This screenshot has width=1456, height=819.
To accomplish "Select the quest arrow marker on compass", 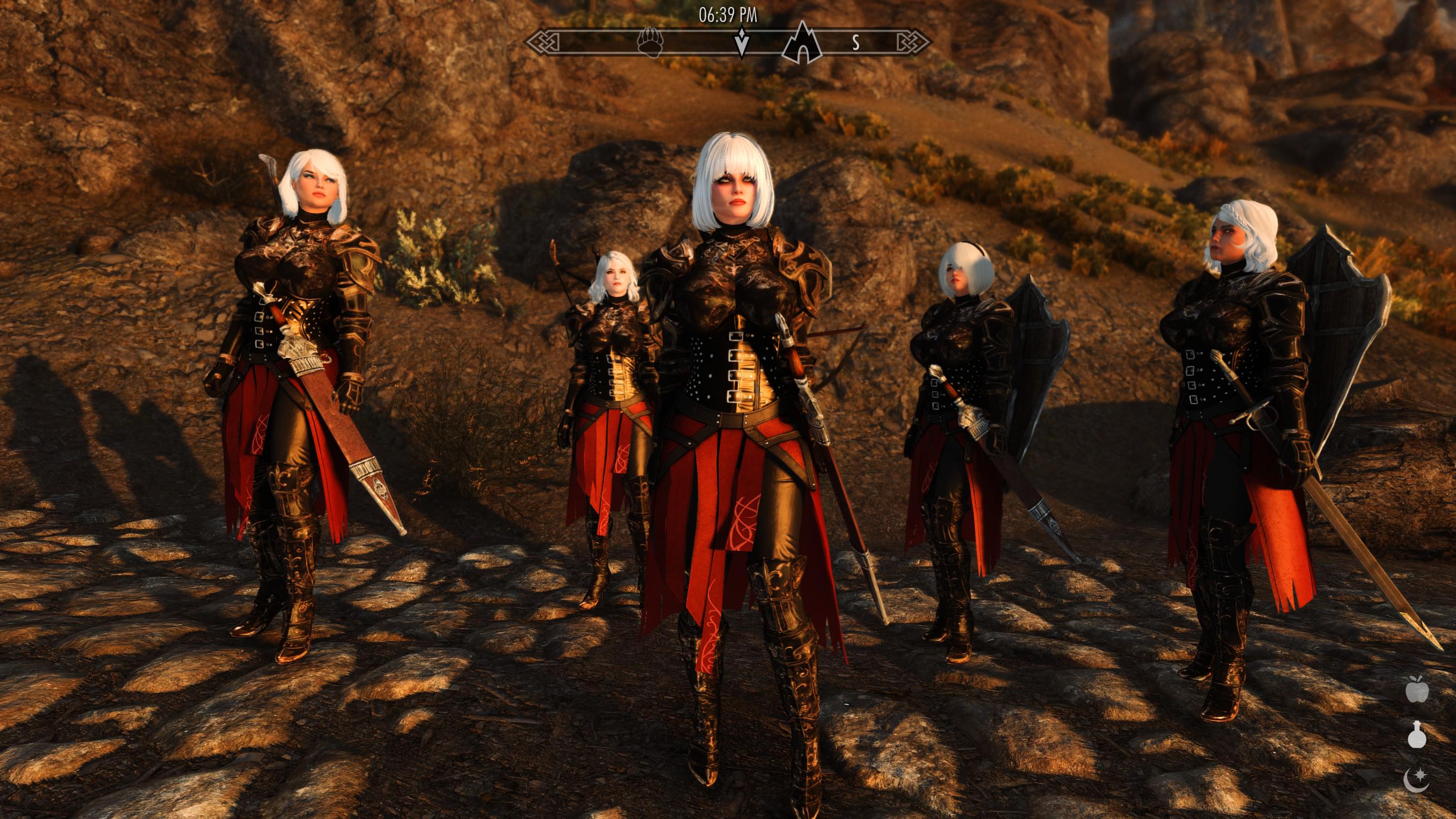I will 741,42.
